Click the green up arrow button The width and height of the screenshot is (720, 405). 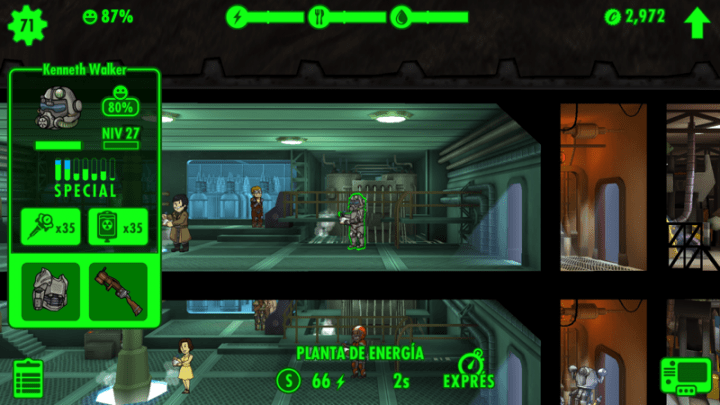[x=696, y=21]
